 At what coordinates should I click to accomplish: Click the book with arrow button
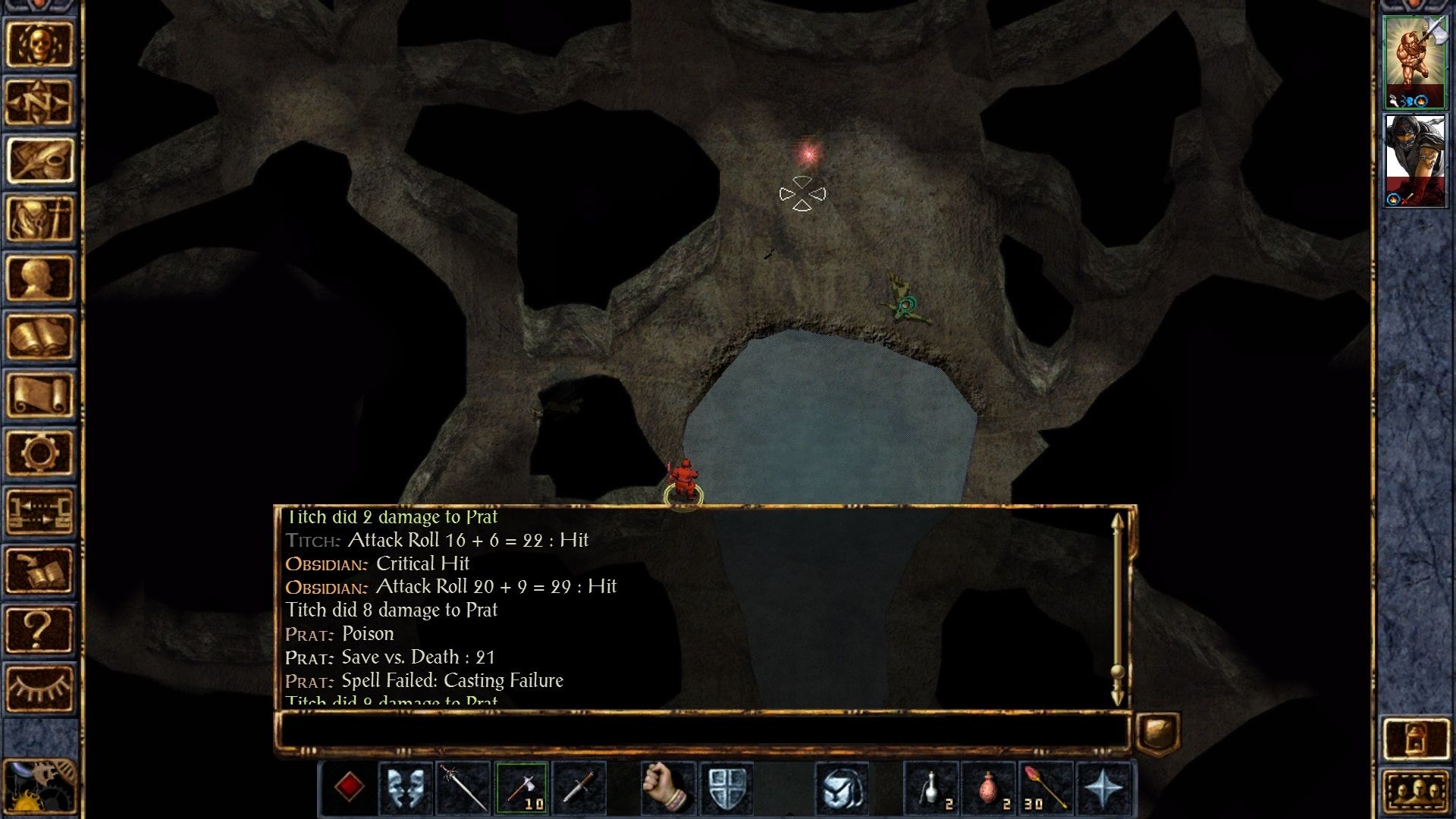point(39,570)
